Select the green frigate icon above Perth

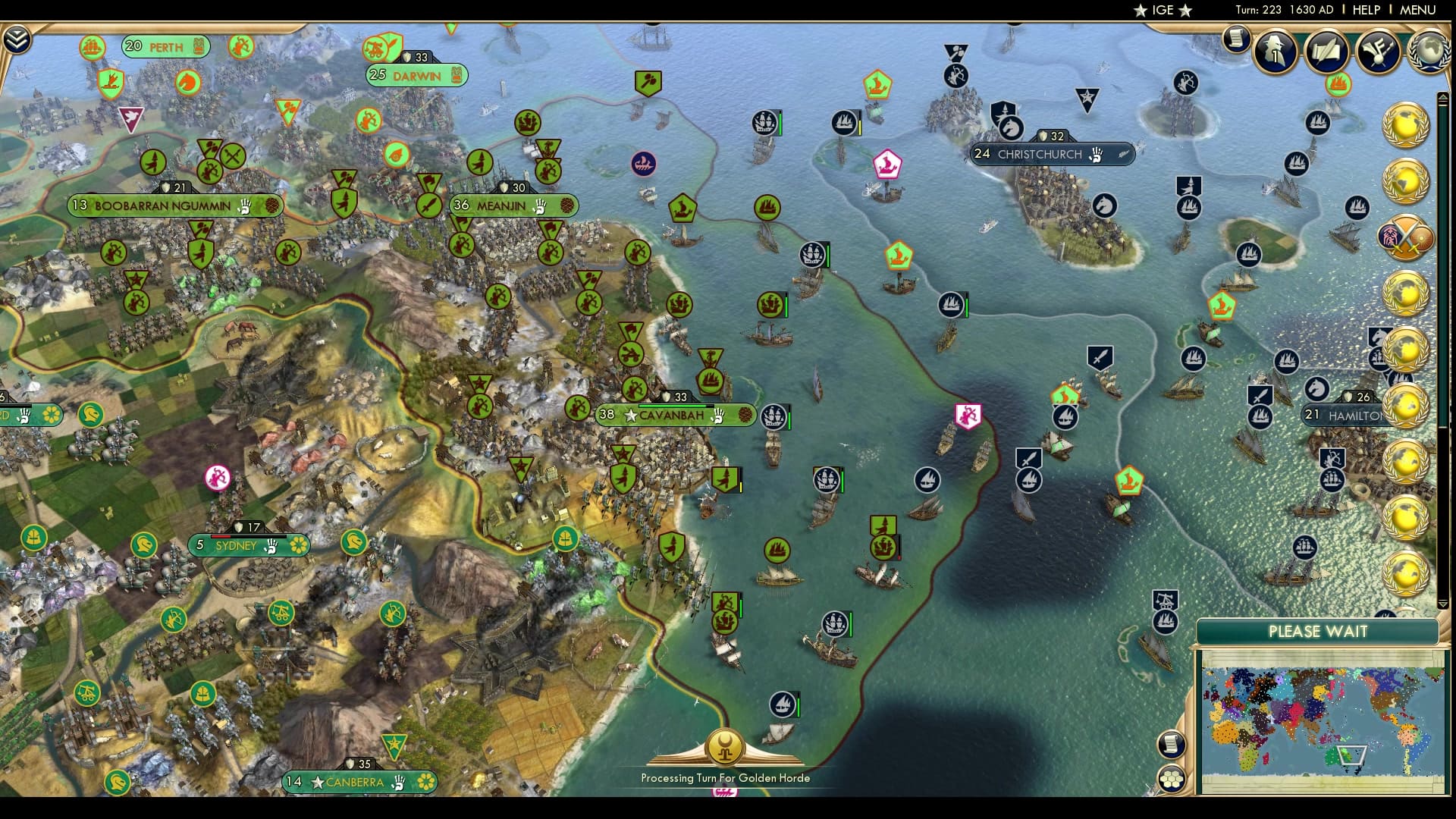[92, 47]
